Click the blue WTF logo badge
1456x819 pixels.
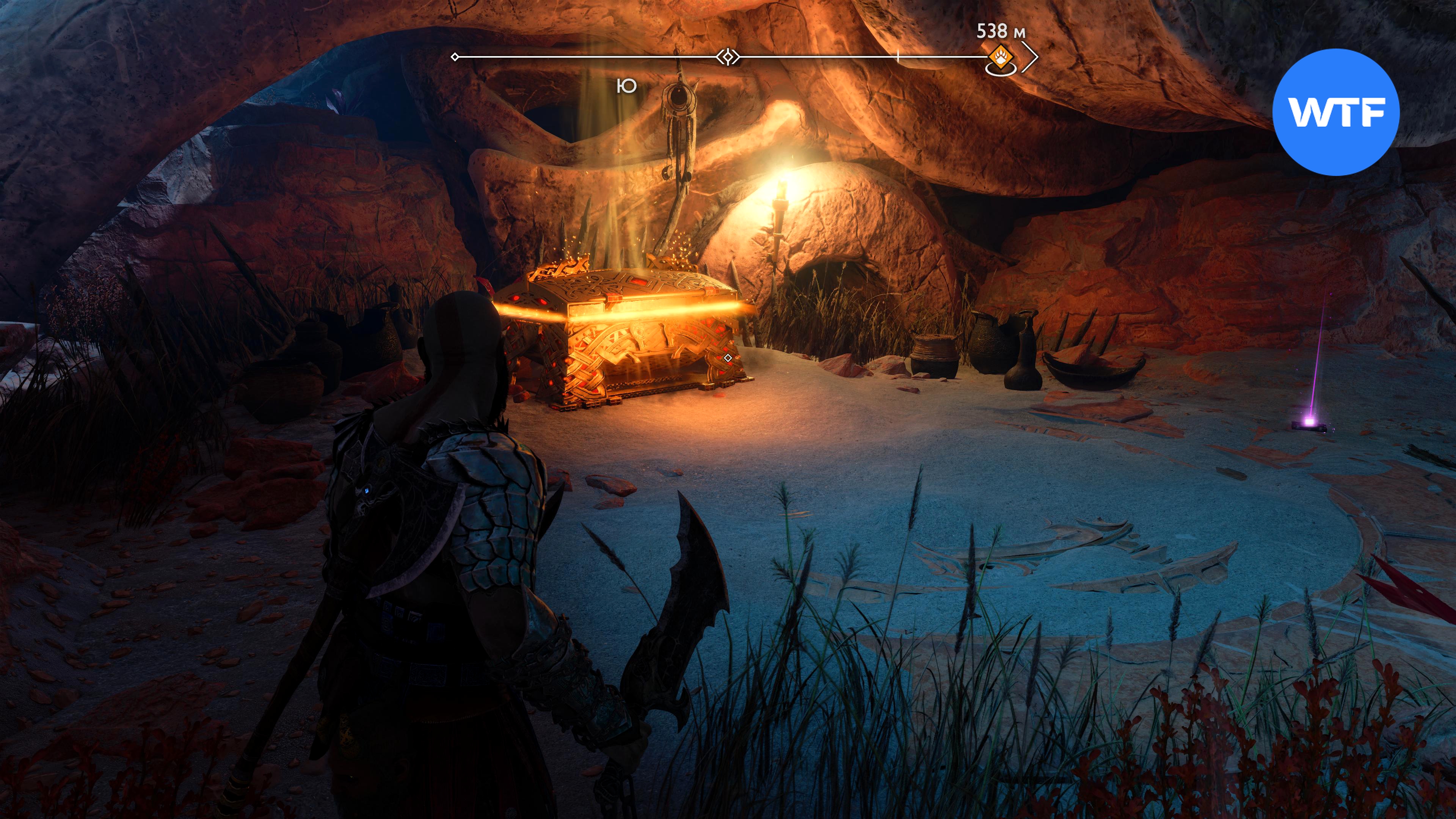1335,112
